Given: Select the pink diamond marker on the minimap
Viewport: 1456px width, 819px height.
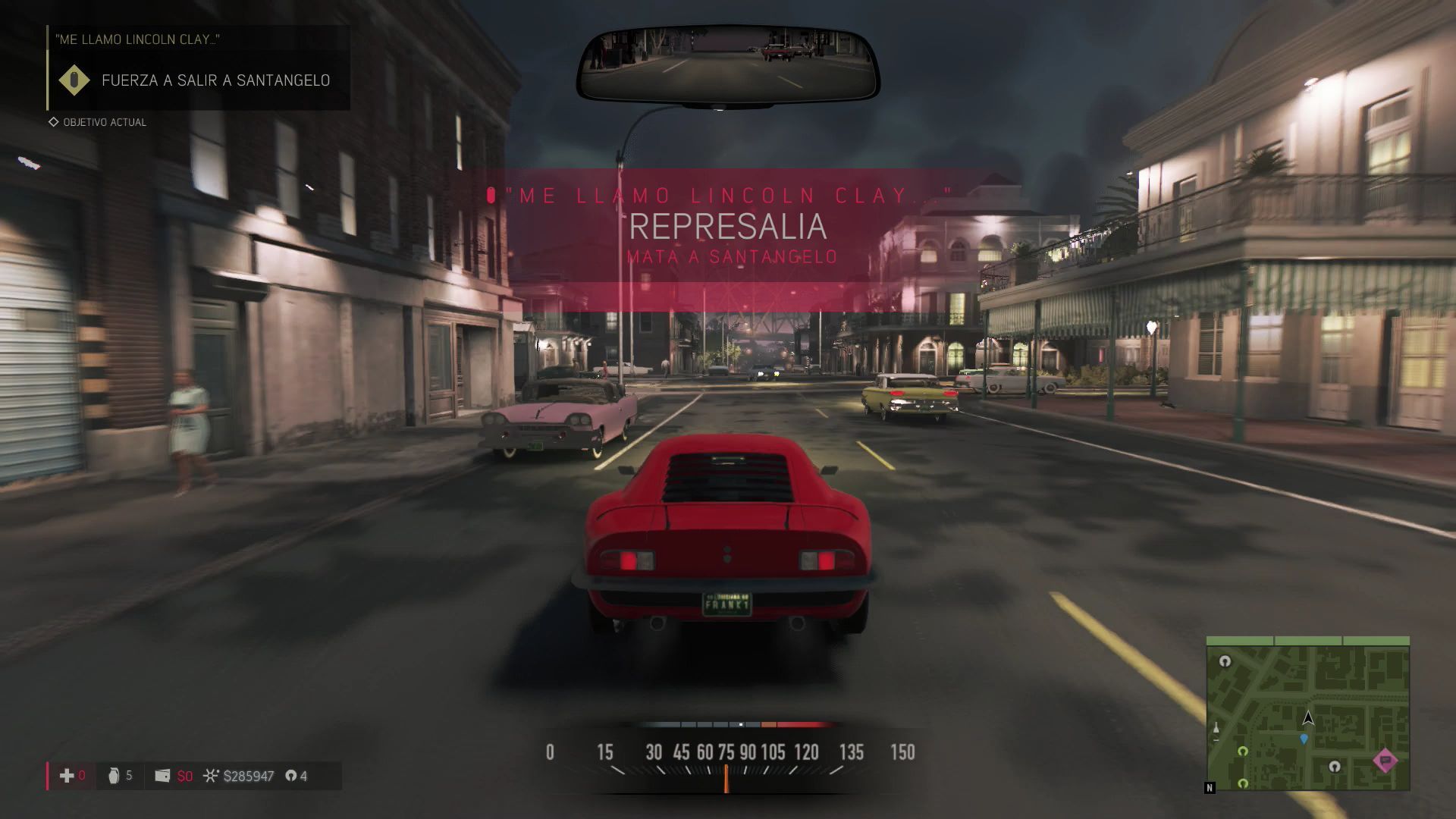Looking at the screenshot, I should 1385,760.
